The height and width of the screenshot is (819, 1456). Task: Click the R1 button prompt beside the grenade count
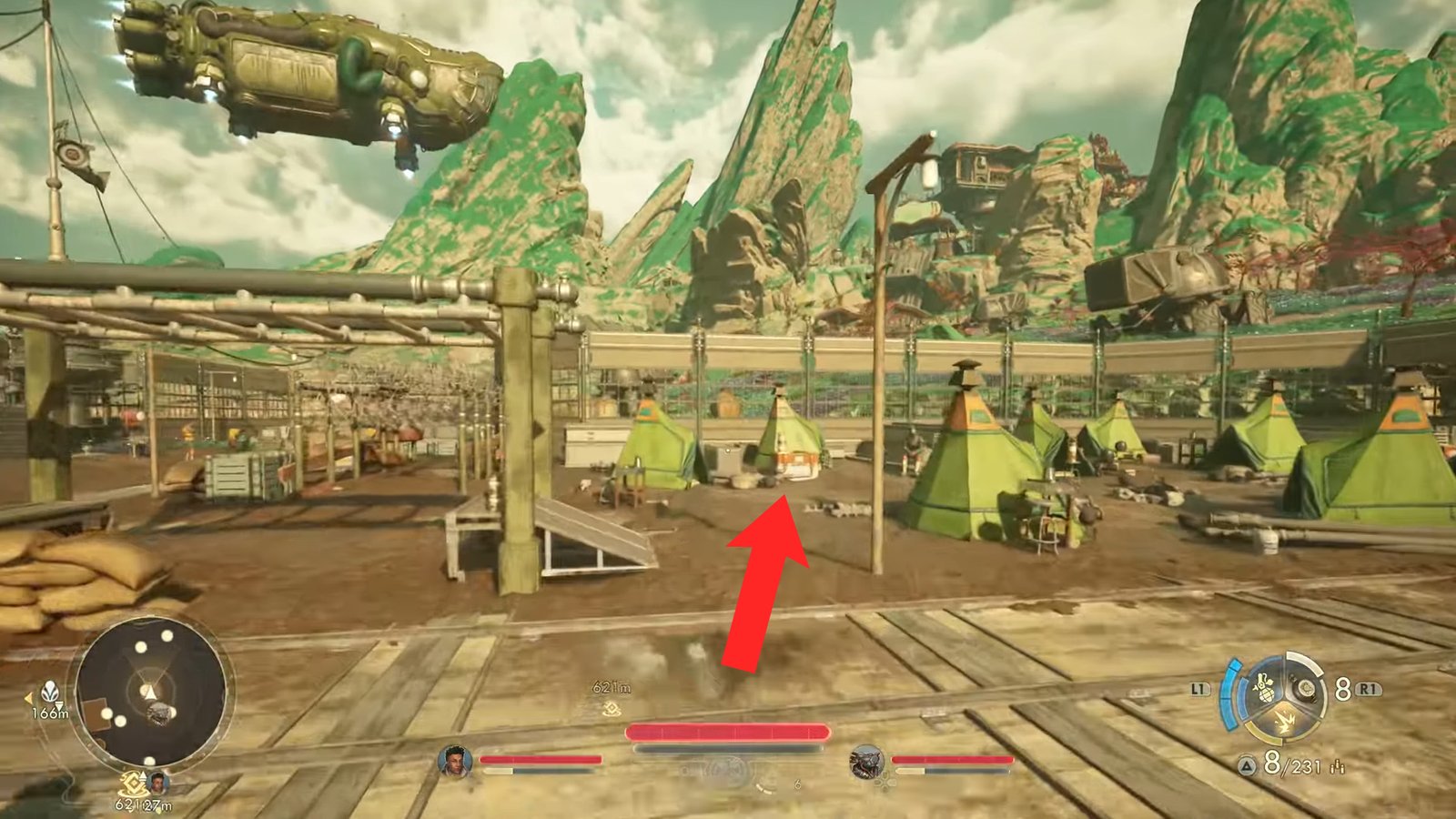pyautogui.click(x=1368, y=689)
